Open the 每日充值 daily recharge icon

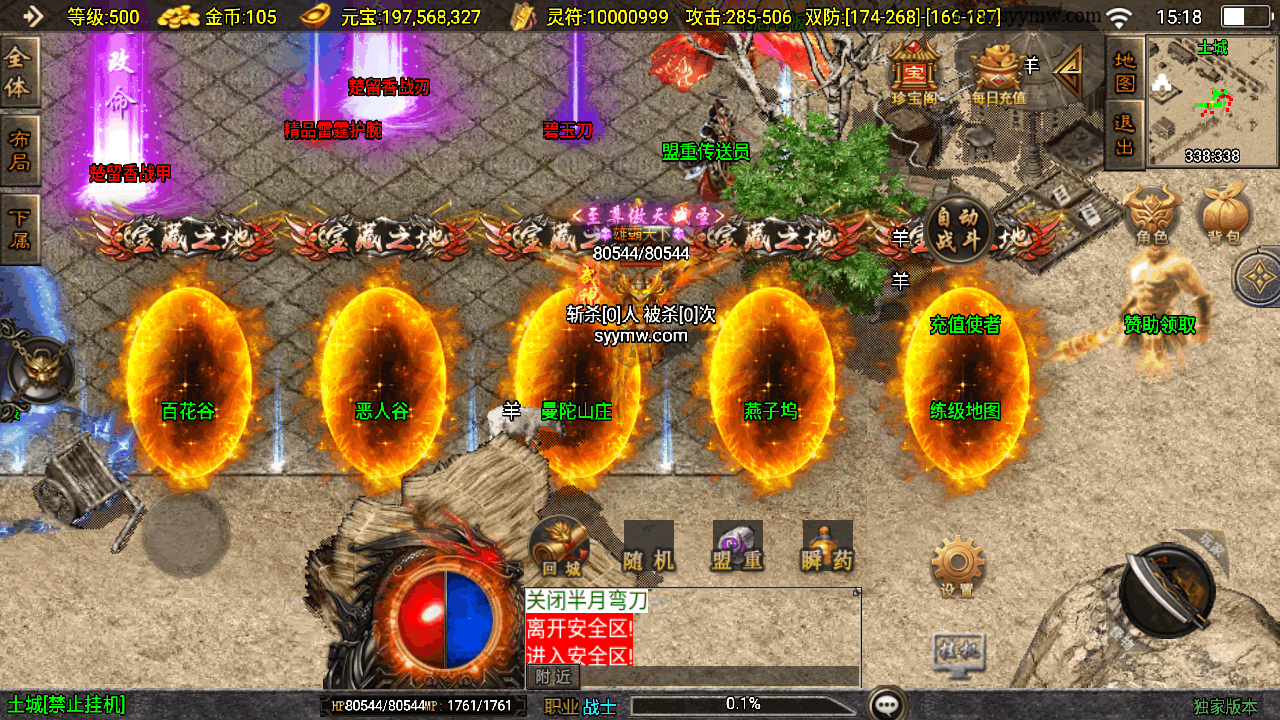pyautogui.click(x=996, y=72)
